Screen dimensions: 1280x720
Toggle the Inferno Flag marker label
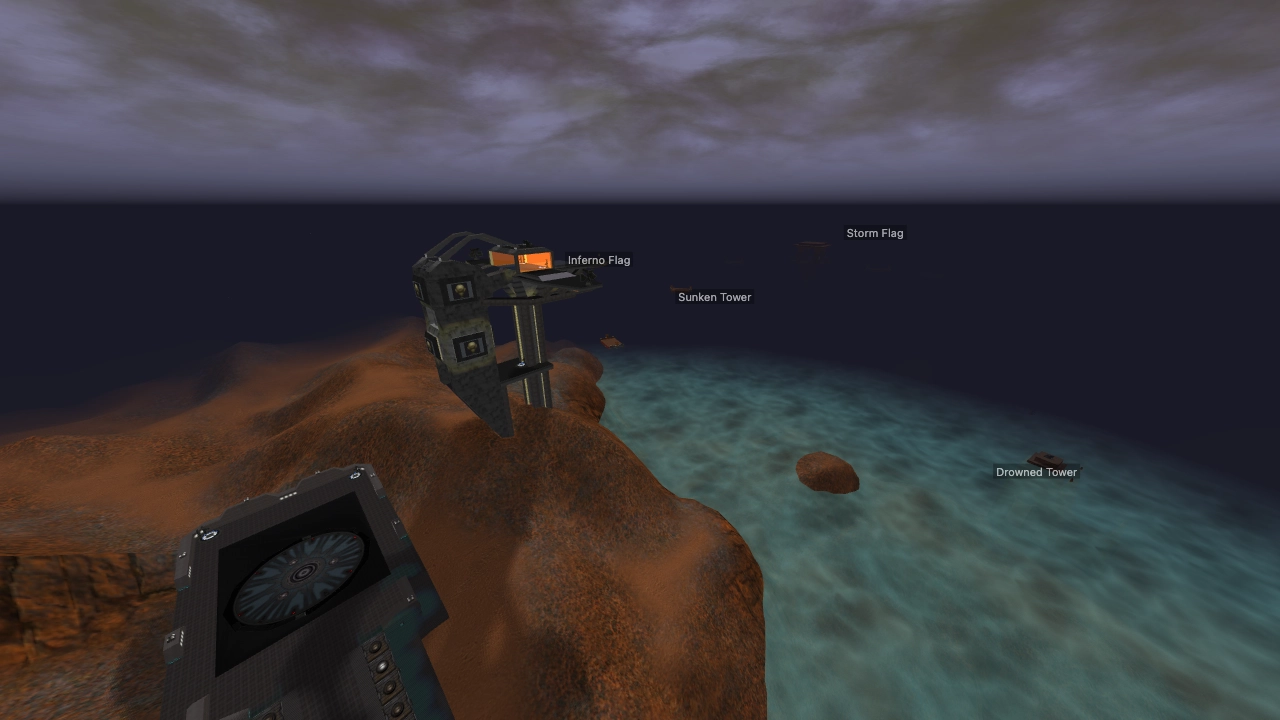(x=598, y=260)
